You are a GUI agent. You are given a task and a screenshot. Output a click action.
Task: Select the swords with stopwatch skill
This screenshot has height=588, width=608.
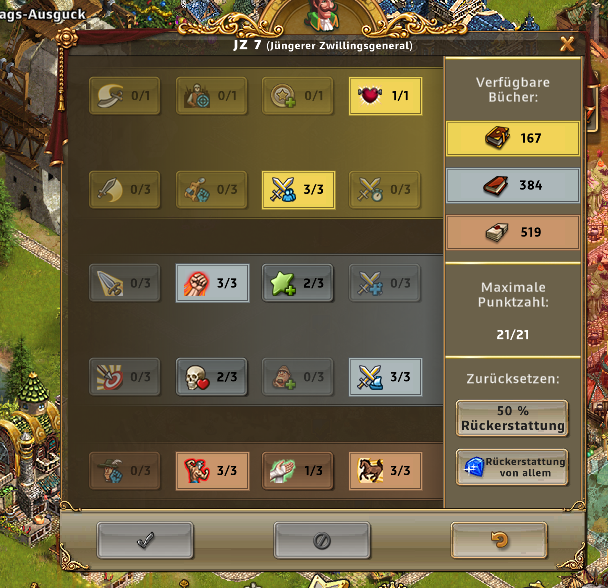[384, 188]
